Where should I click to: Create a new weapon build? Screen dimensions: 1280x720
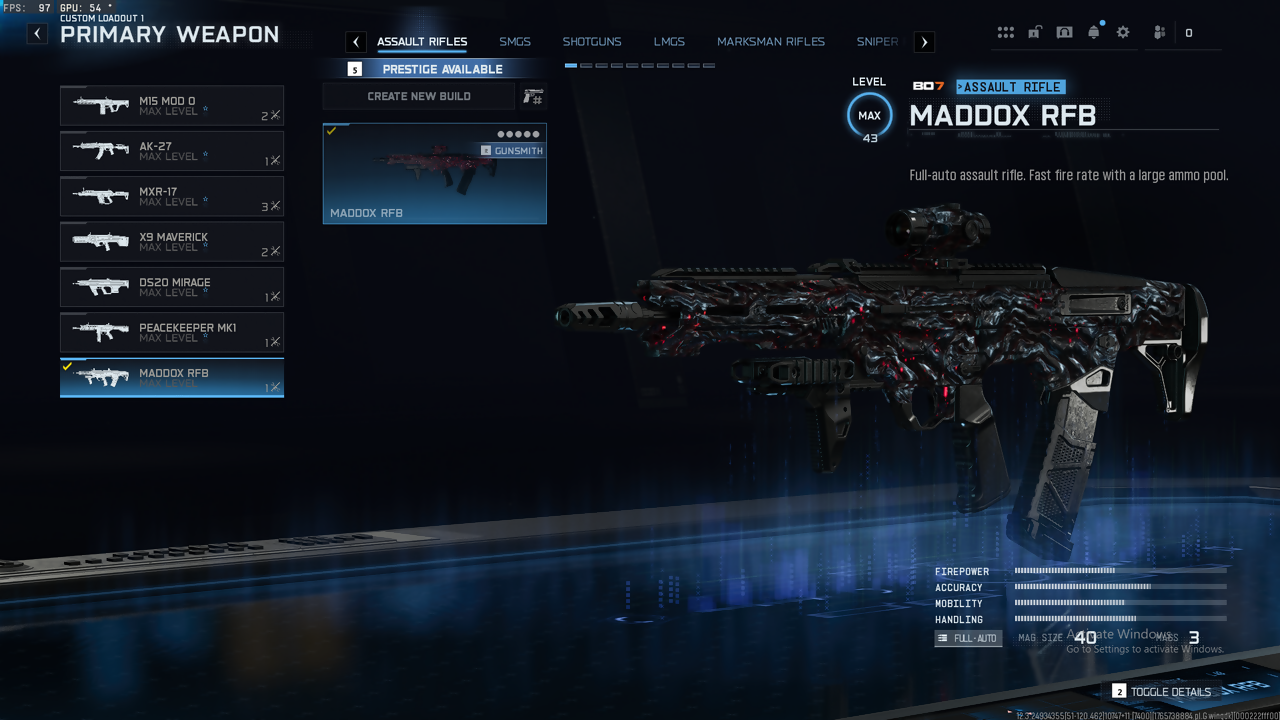click(x=418, y=96)
